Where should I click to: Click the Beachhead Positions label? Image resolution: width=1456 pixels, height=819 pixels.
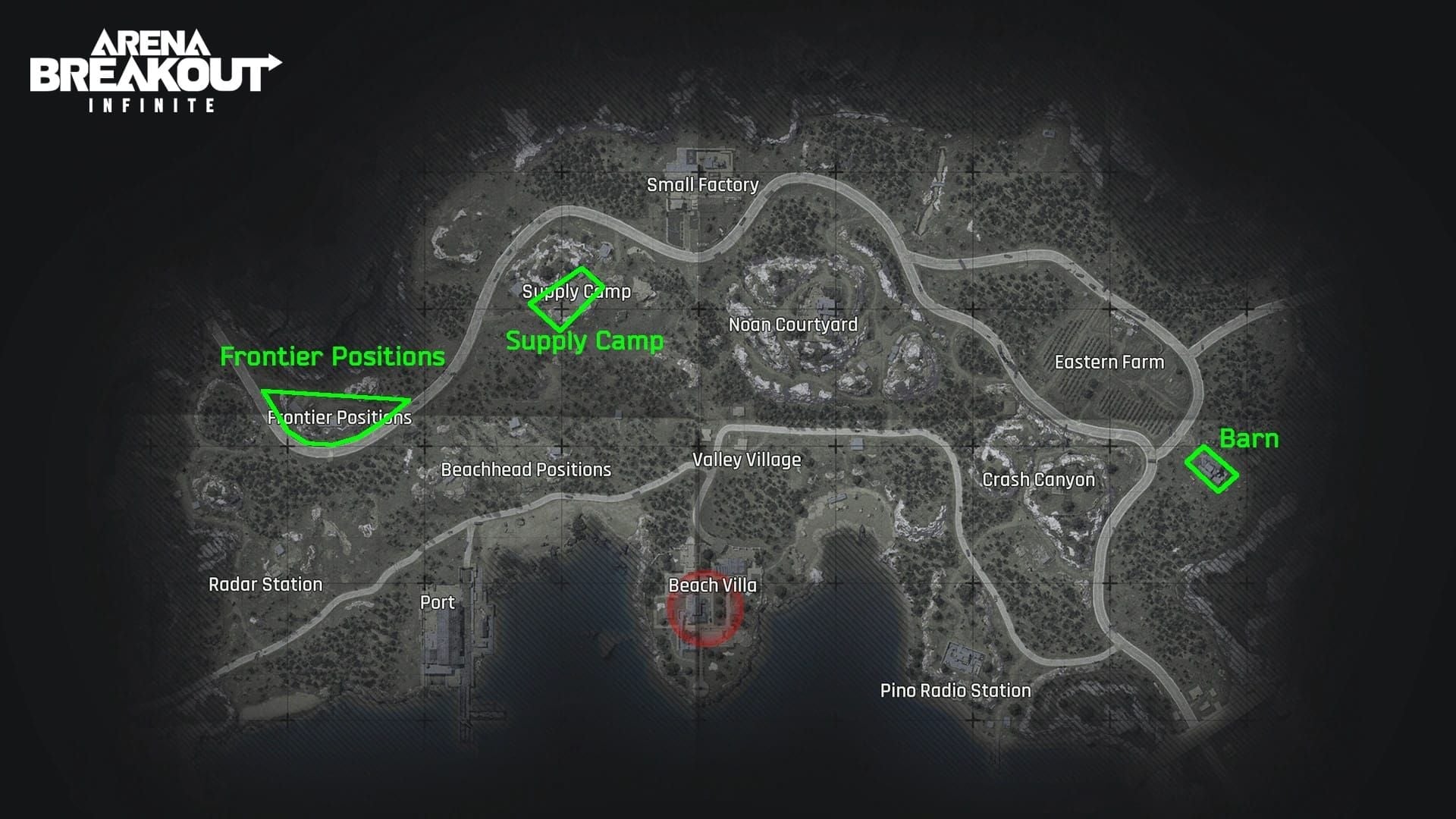tap(526, 470)
